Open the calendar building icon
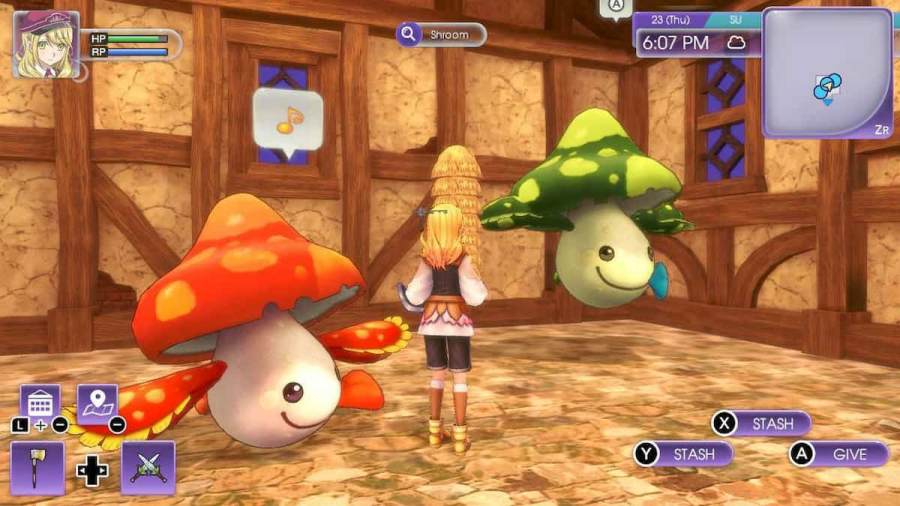 pos(40,403)
